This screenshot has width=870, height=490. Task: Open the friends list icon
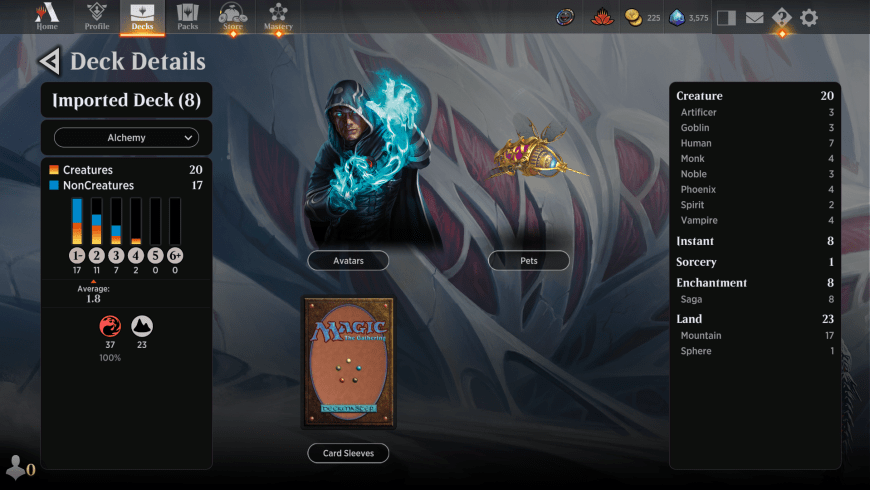17,466
